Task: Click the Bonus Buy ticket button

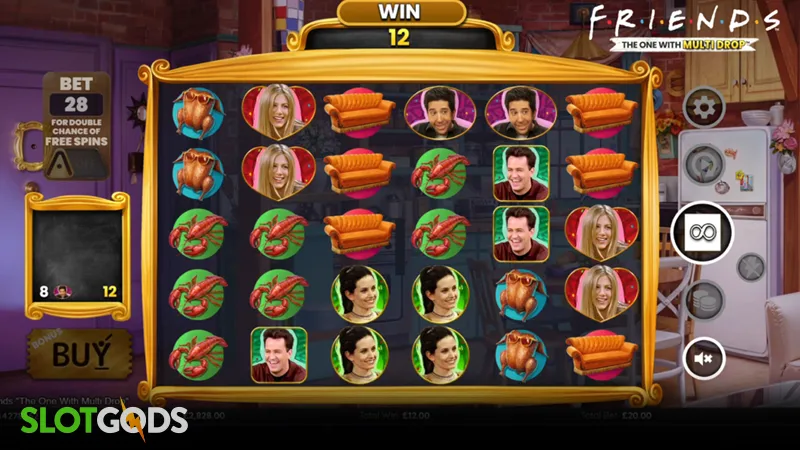Action: pyautogui.click(x=78, y=353)
